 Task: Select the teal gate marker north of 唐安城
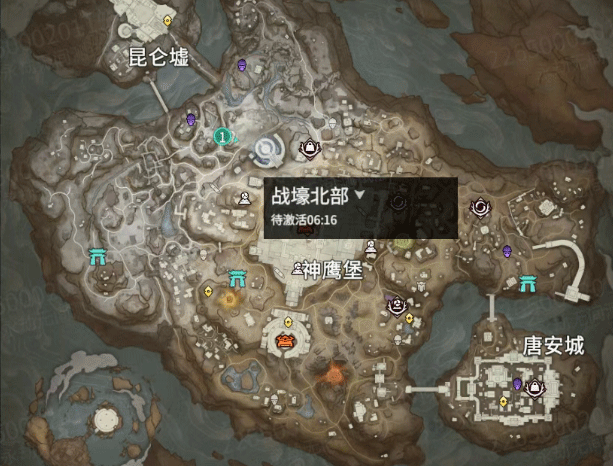coord(526,281)
